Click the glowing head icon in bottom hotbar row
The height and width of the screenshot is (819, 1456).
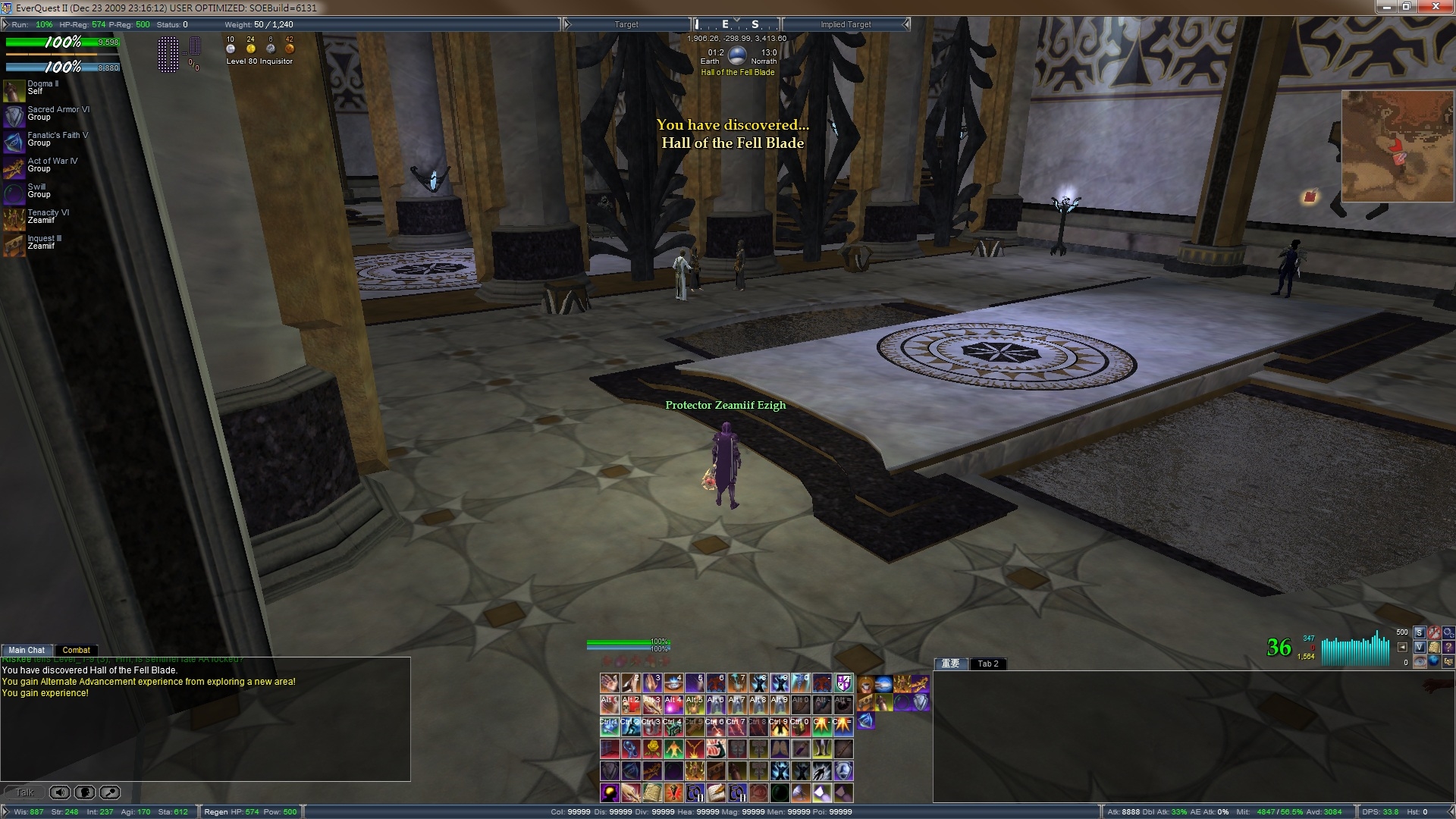point(610,793)
